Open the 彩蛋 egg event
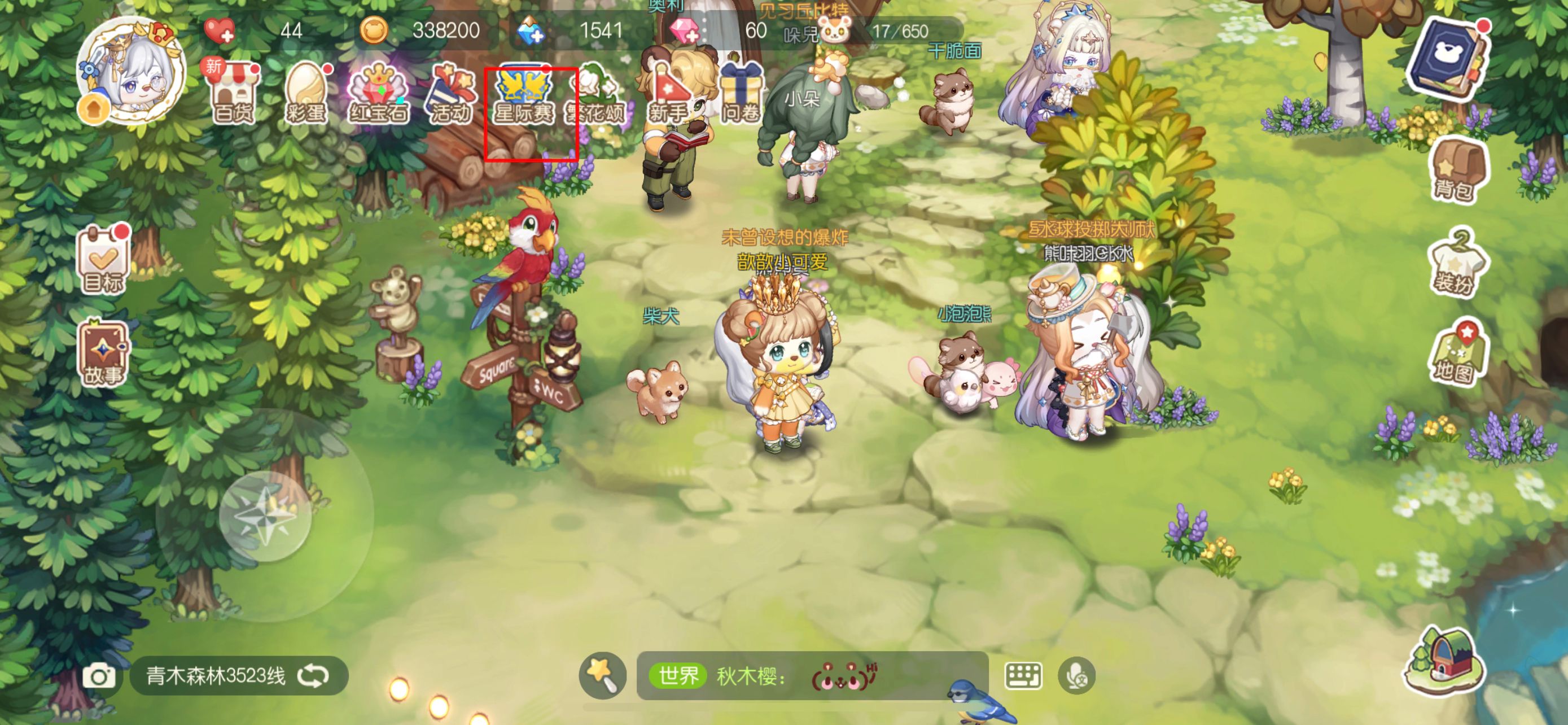1568x725 pixels. tap(306, 94)
